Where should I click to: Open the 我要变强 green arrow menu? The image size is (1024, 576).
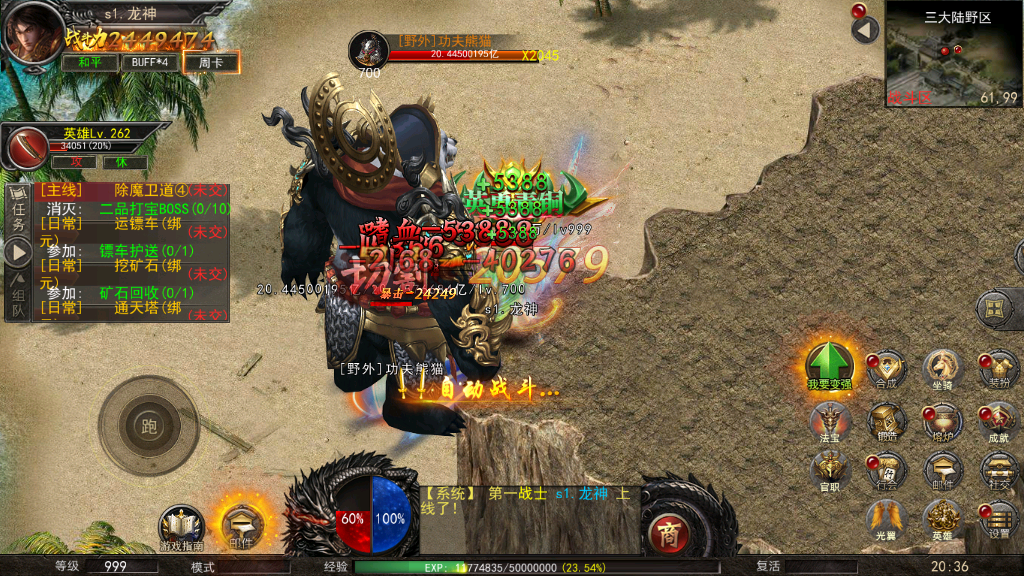point(830,364)
